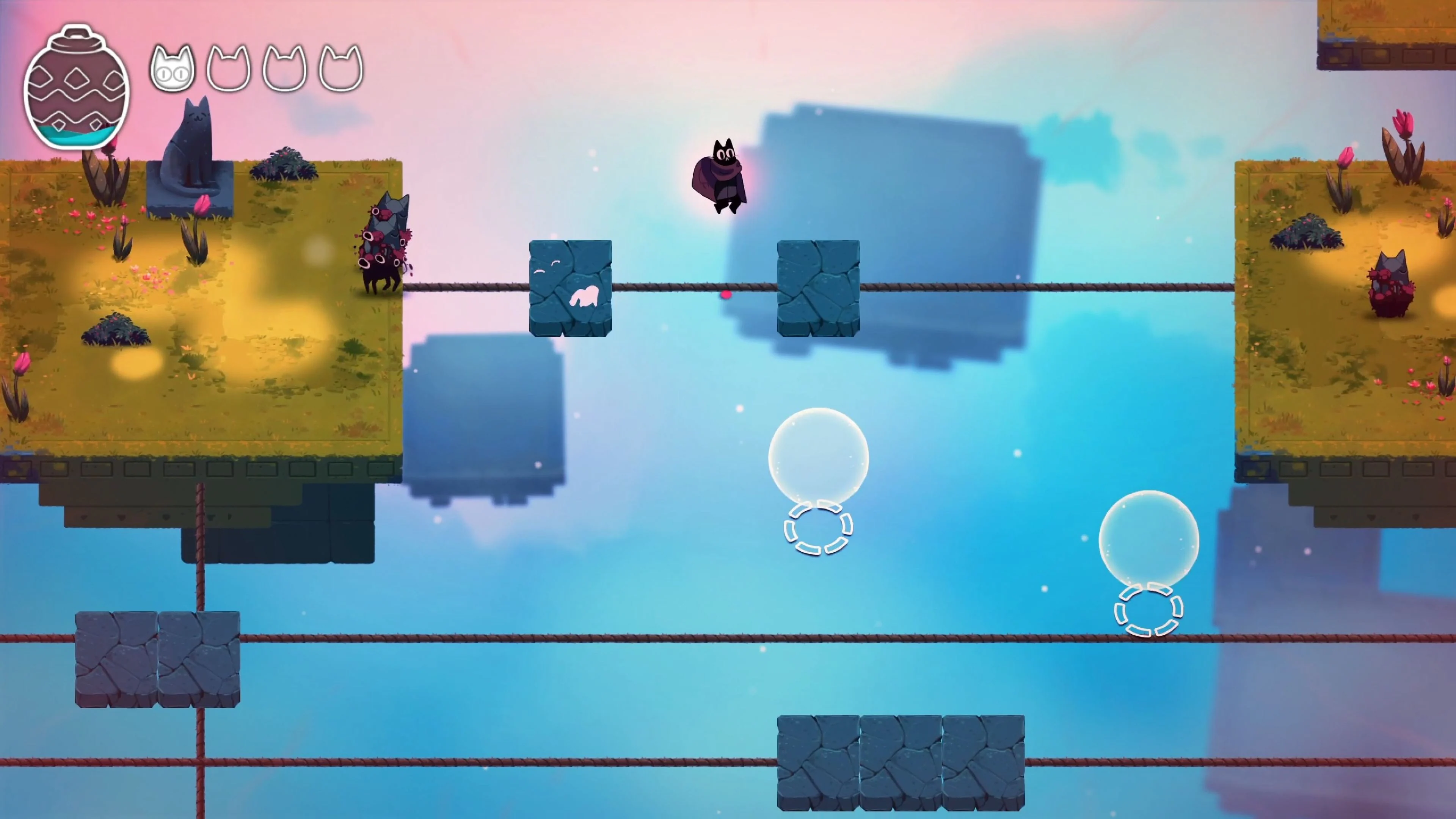Image resolution: width=1456 pixels, height=819 pixels.
Task: Select the stone block with white cat marking
Action: [571, 288]
